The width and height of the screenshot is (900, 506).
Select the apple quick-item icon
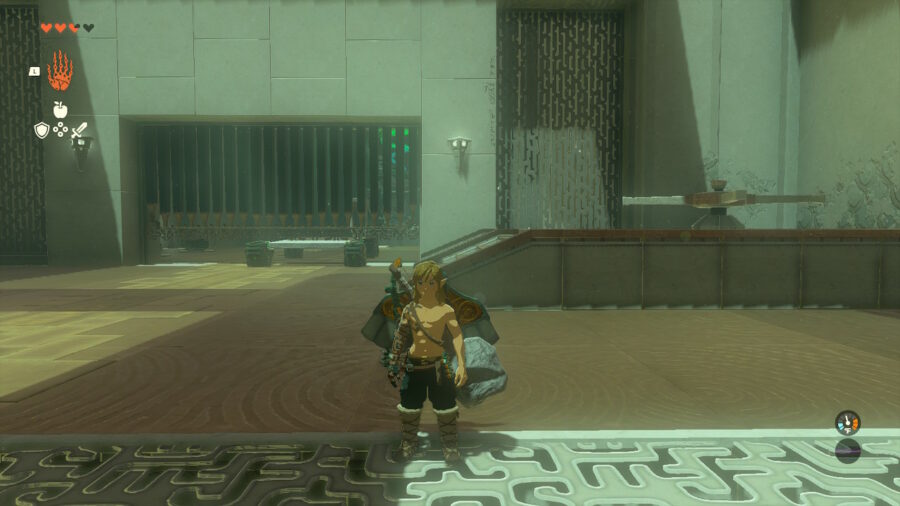(x=60, y=110)
